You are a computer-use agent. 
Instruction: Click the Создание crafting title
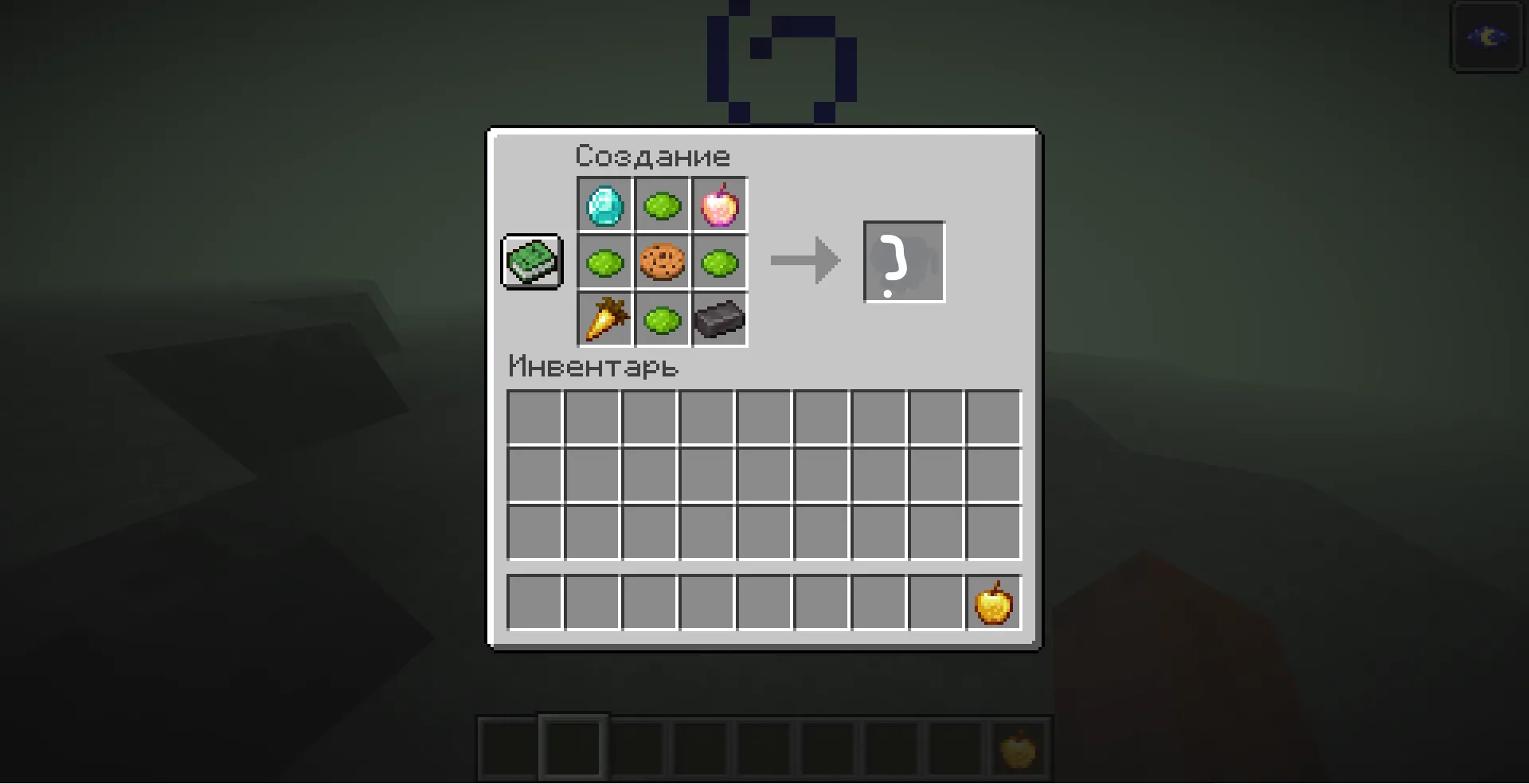click(x=651, y=155)
